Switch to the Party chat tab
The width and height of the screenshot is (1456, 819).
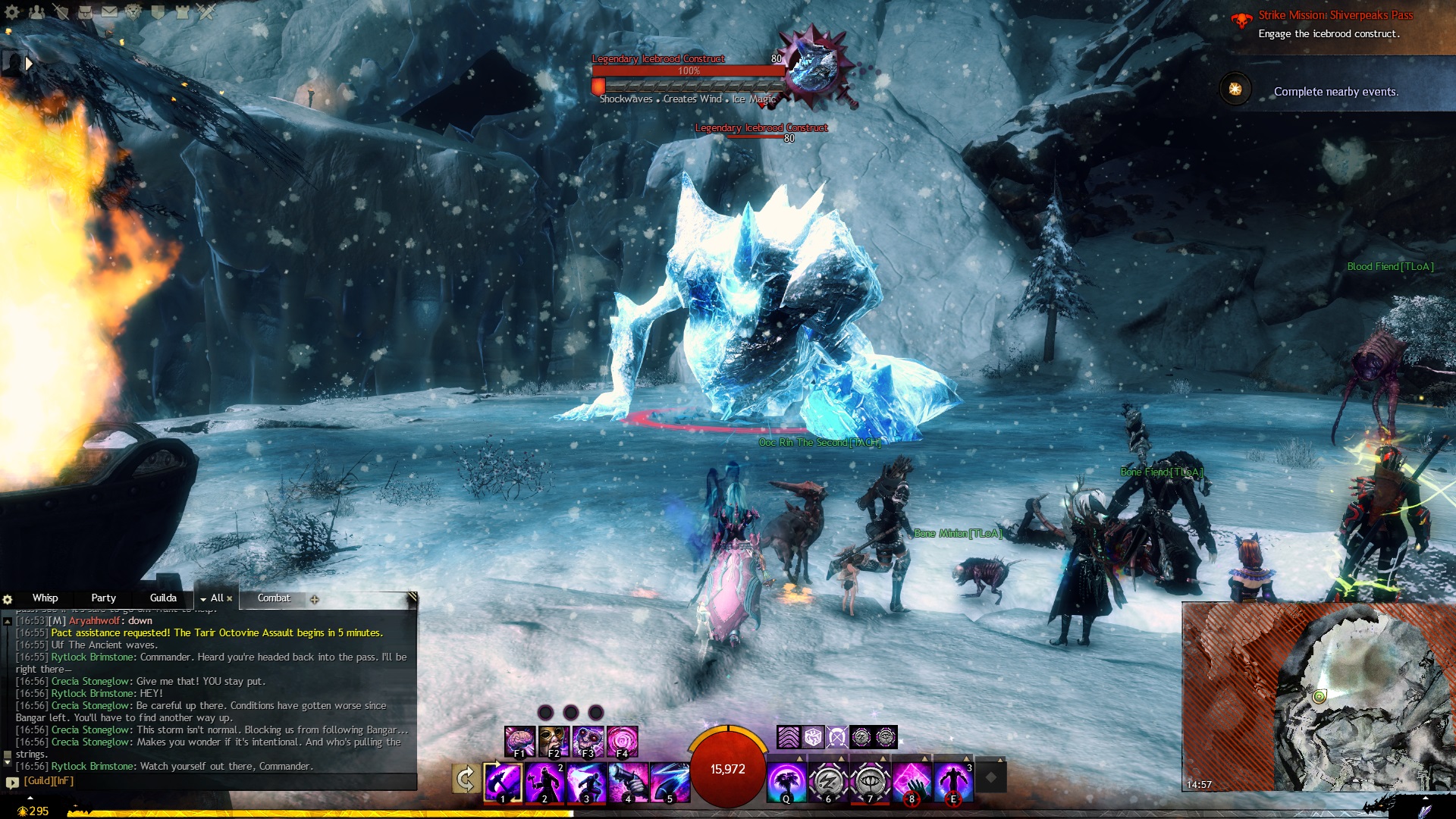[x=103, y=598]
